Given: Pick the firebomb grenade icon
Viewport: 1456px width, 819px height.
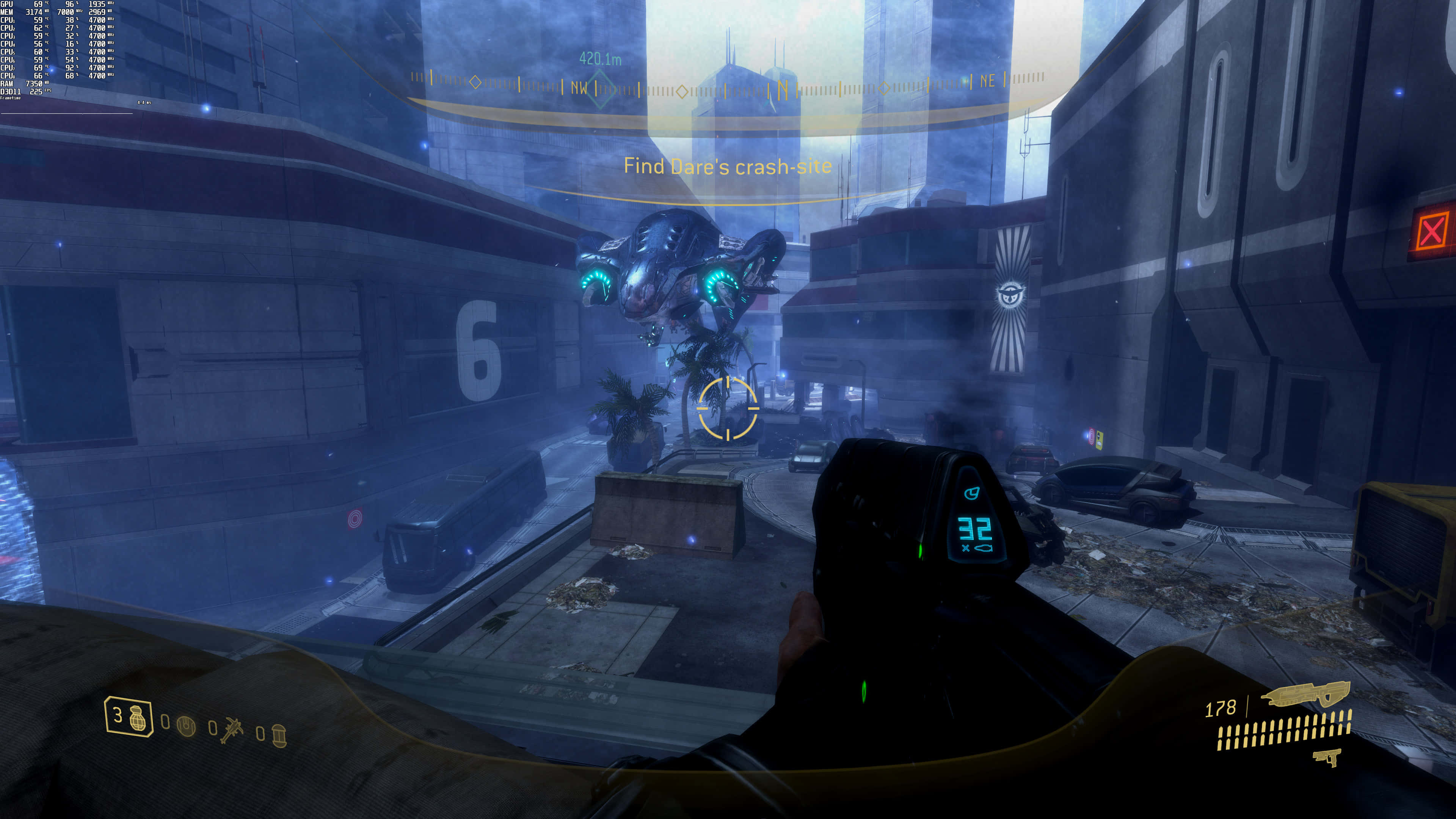Looking at the screenshot, I should click(x=279, y=735).
